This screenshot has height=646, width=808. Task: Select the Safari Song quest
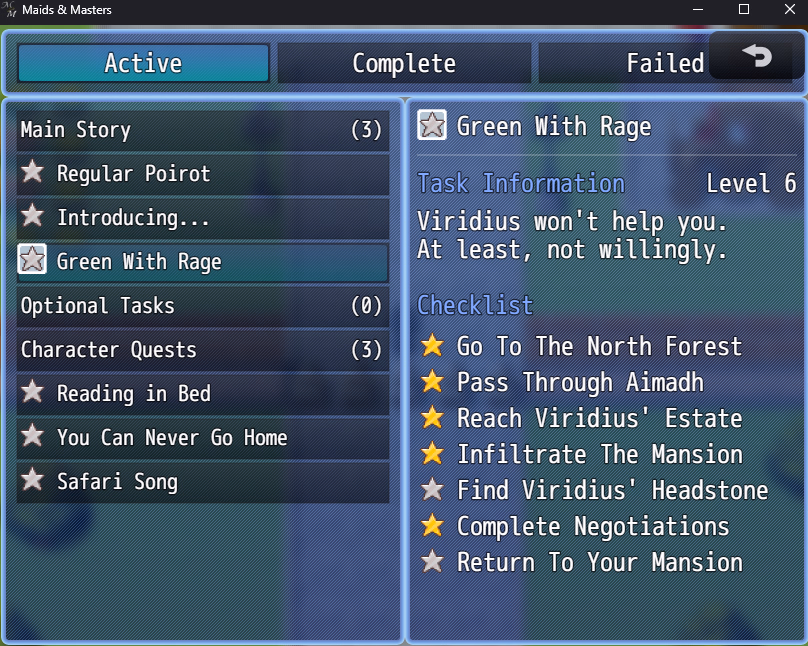[x=202, y=482]
